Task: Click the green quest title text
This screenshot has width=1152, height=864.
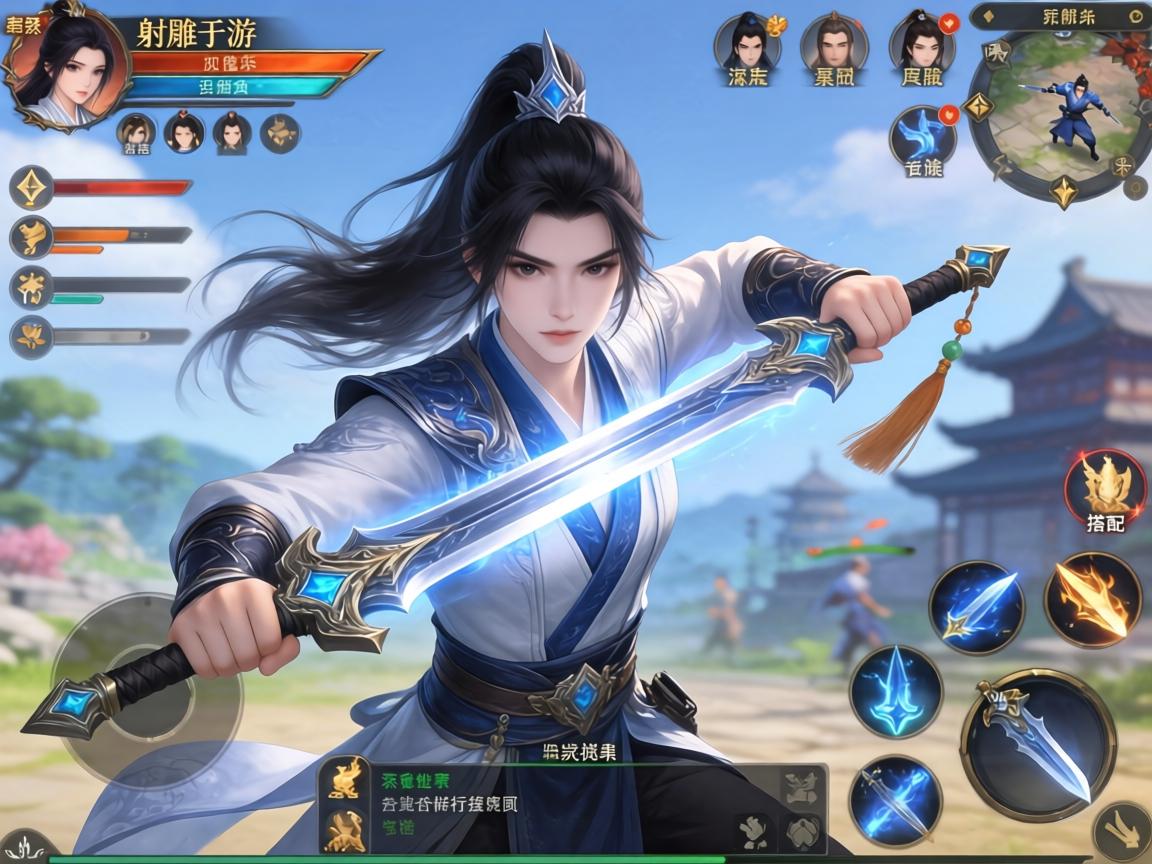Action: [415, 781]
